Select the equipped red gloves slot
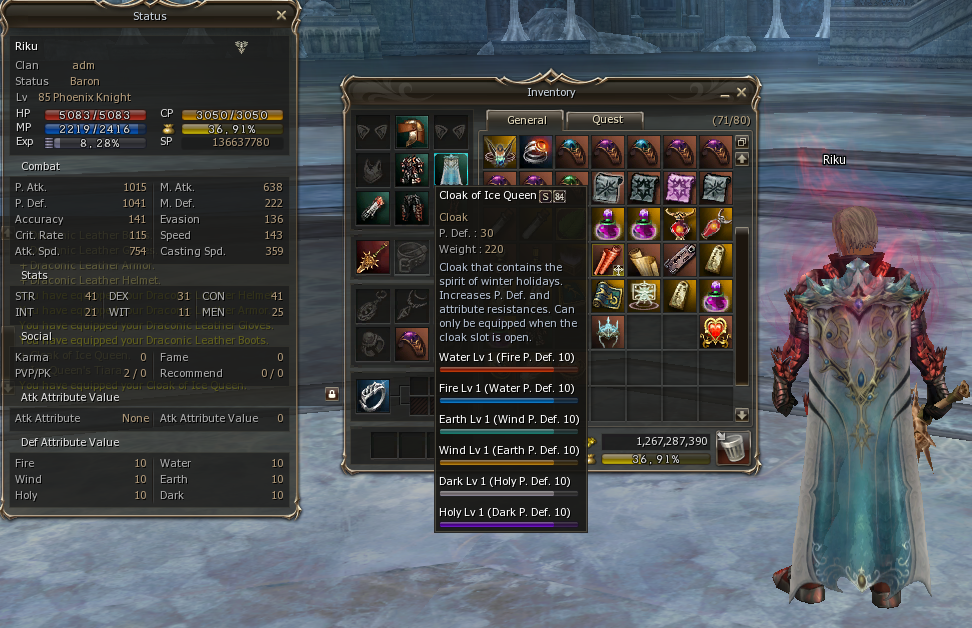This screenshot has height=628, width=972. pyautogui.click(x=372, y=208)
